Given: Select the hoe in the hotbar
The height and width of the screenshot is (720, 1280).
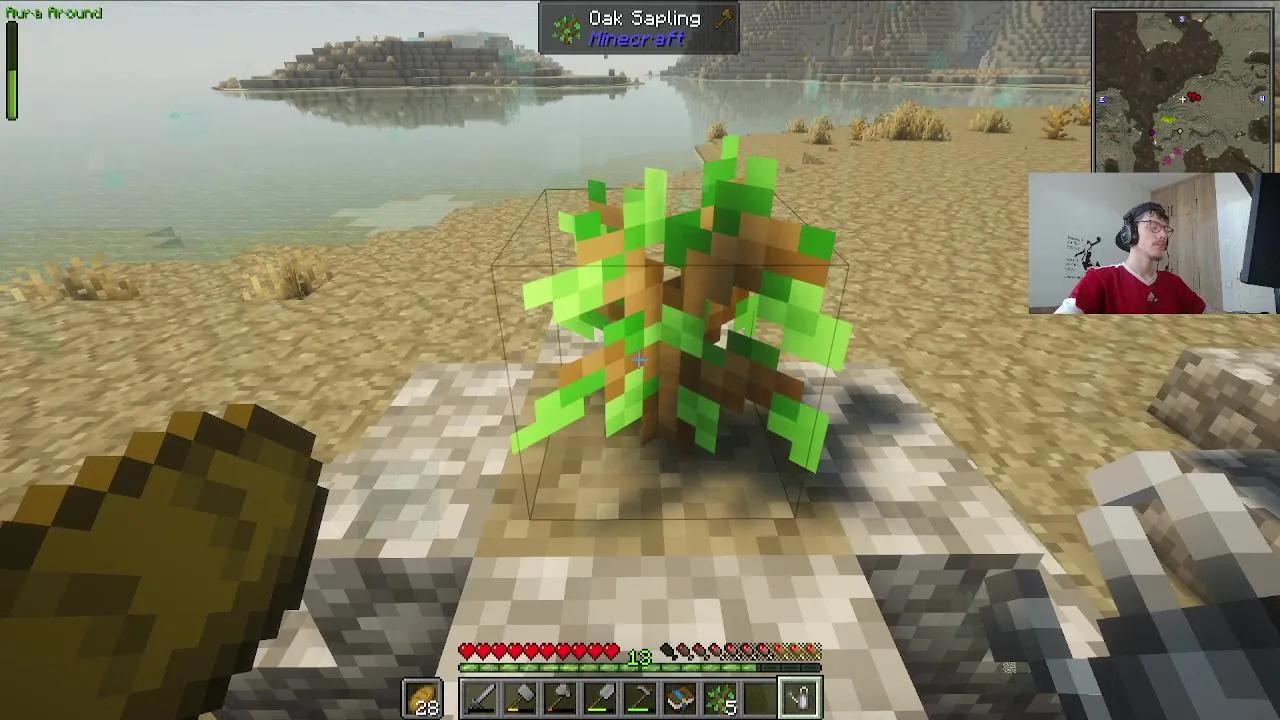Looking at the screenshot, I should pos(642,697).
